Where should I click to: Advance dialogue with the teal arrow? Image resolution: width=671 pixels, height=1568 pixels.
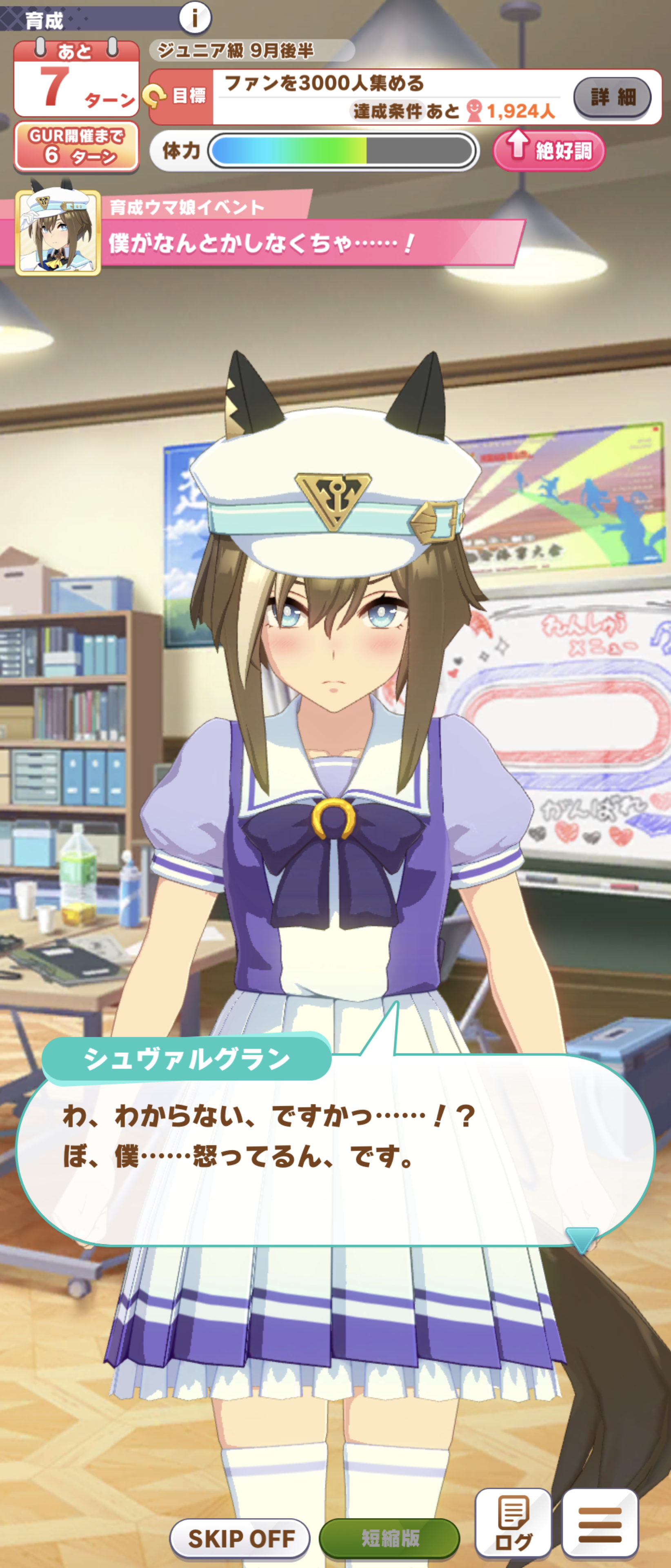(582, 1239)
